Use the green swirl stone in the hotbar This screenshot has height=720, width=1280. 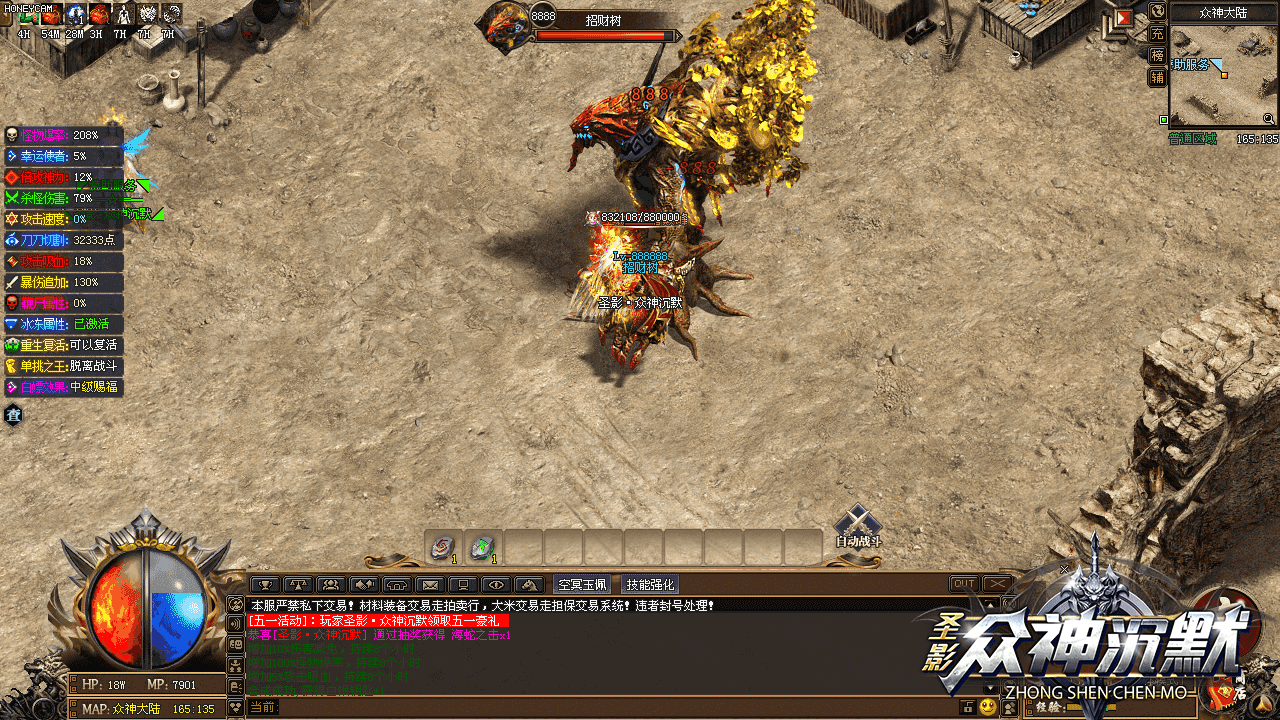[x=483, y=546]
